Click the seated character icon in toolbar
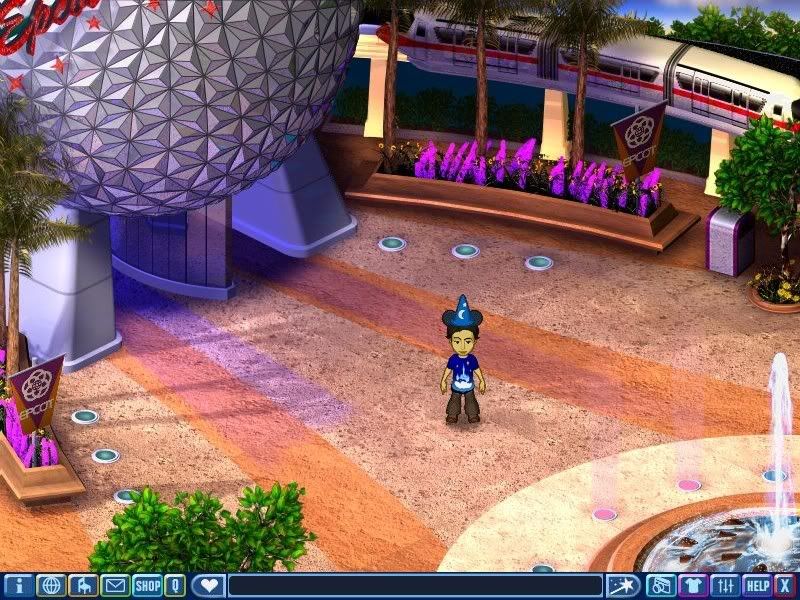 click(83, 586)
